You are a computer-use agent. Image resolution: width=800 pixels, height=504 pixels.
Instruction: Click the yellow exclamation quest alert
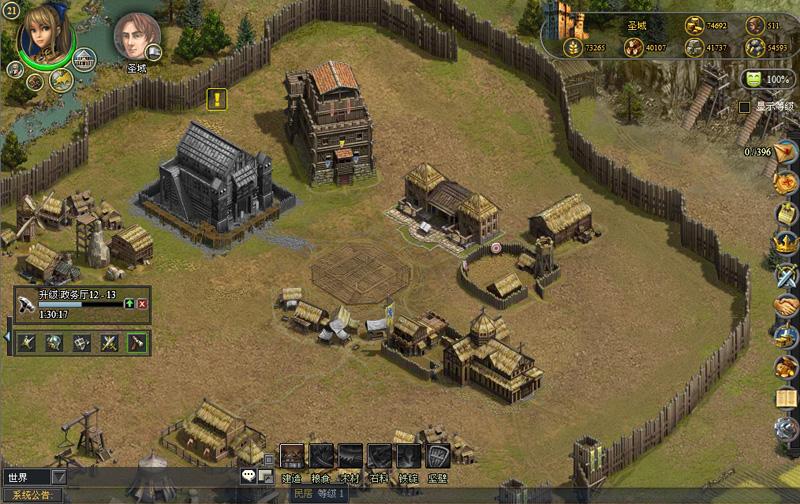217,99
